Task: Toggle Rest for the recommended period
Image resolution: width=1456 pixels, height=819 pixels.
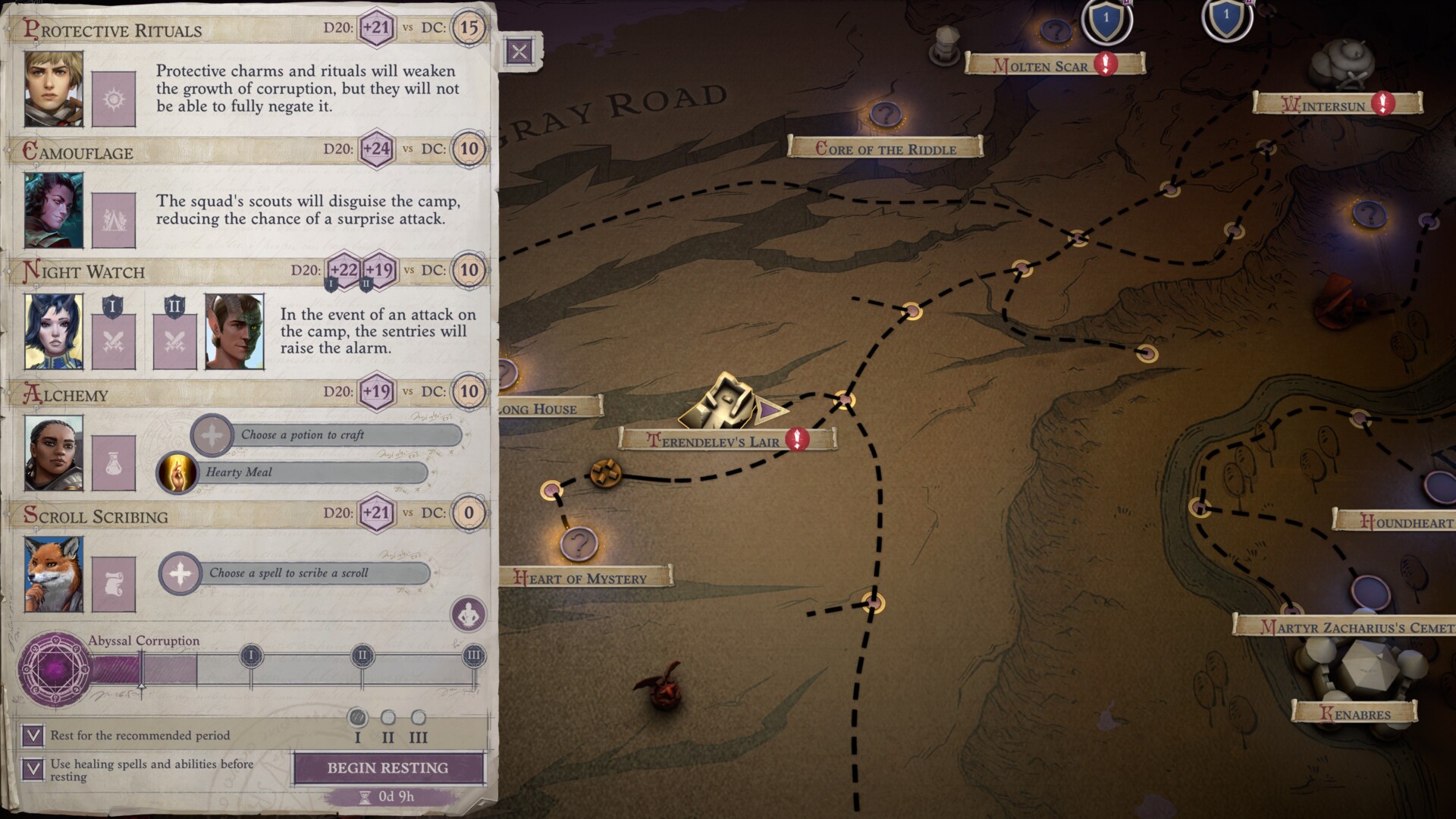Action: [x=33, y=735]
